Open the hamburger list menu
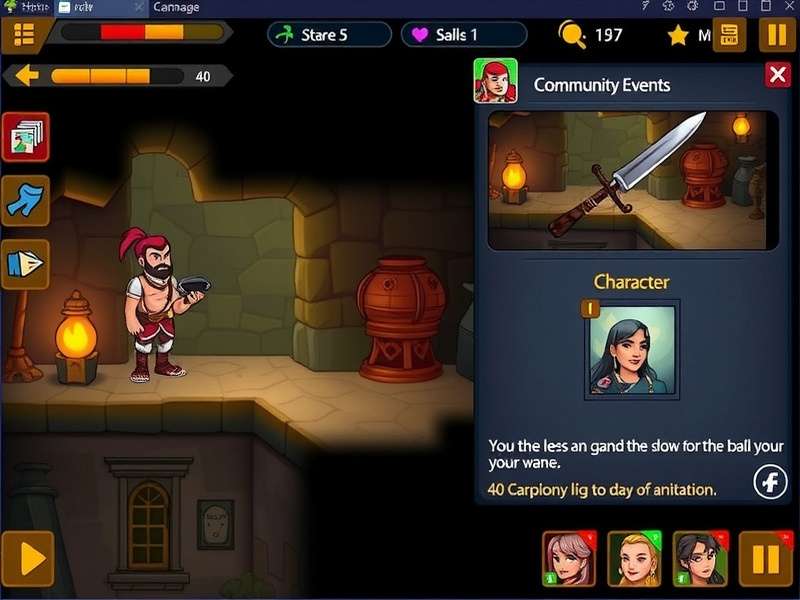Viewport: 800px width, 600px height. [x=25, y=35]
